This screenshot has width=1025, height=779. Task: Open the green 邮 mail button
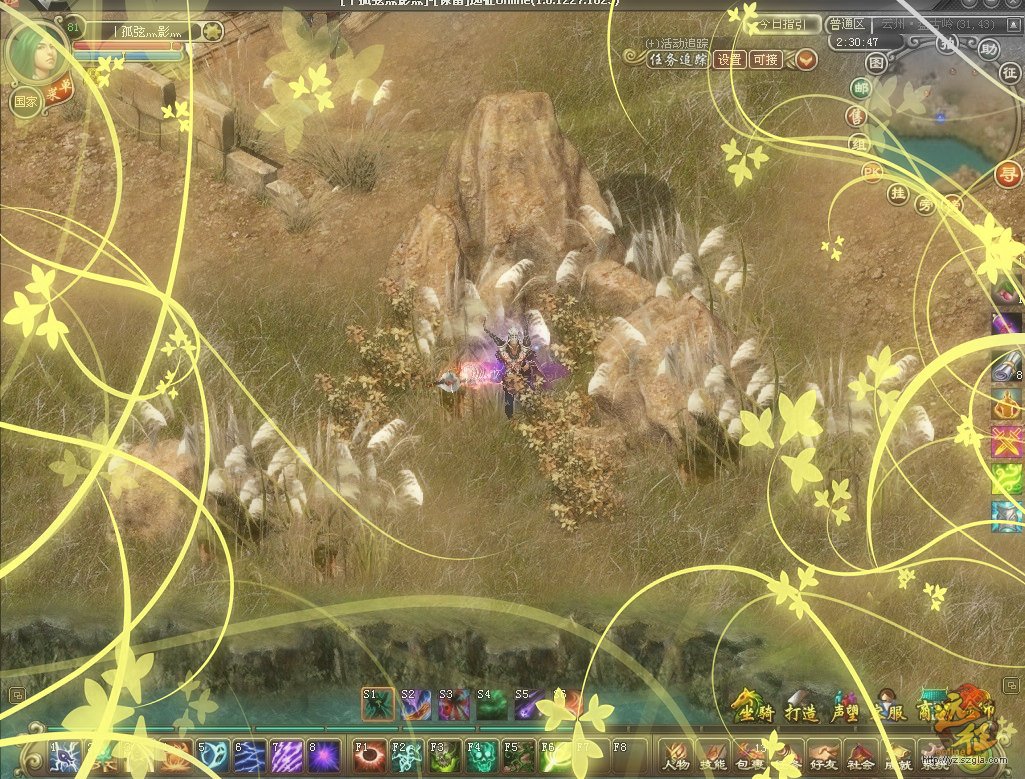tap(859, 87)
